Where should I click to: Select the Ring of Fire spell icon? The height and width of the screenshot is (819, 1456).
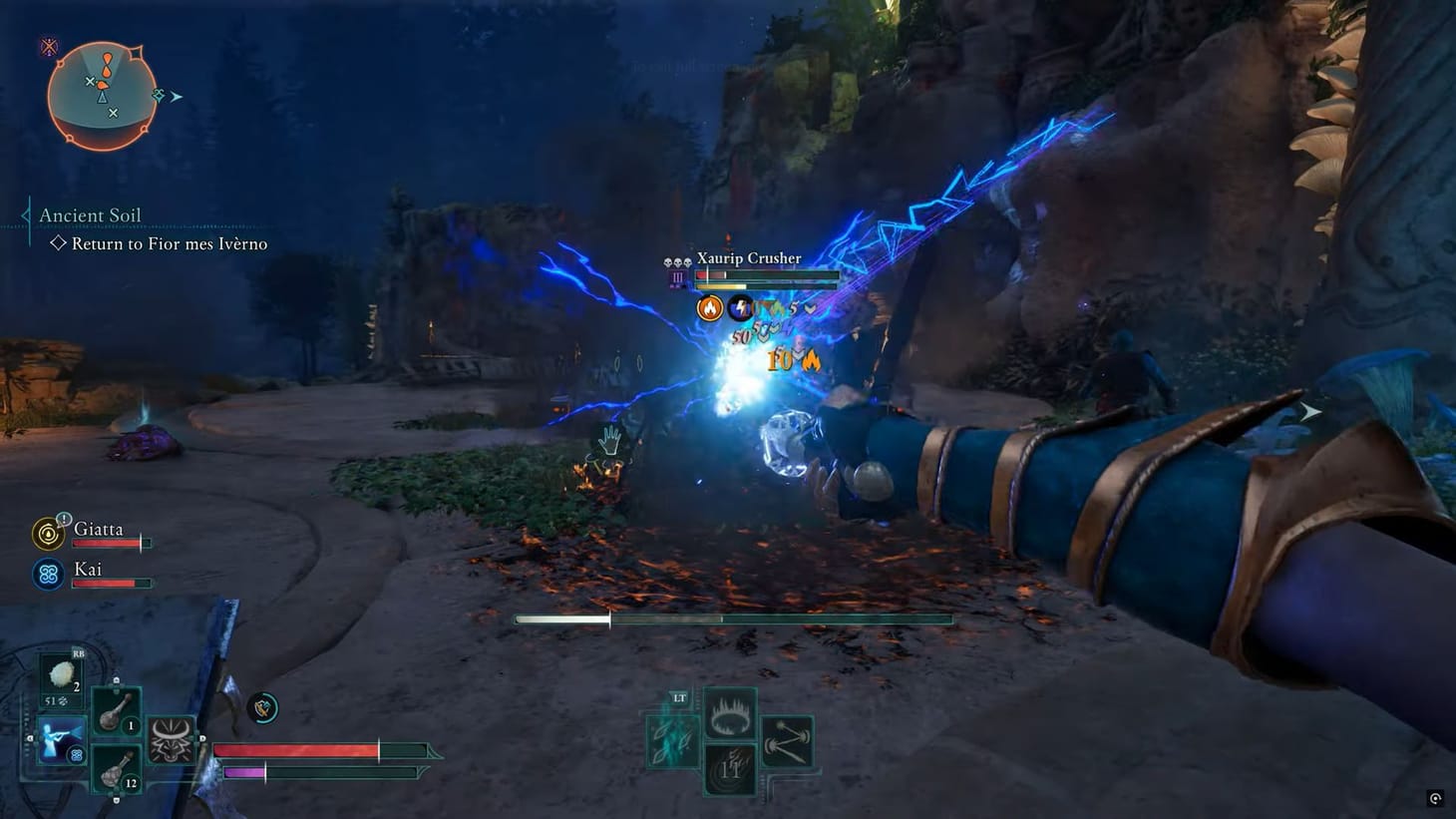pyautogui.click(x=731, y=716)
